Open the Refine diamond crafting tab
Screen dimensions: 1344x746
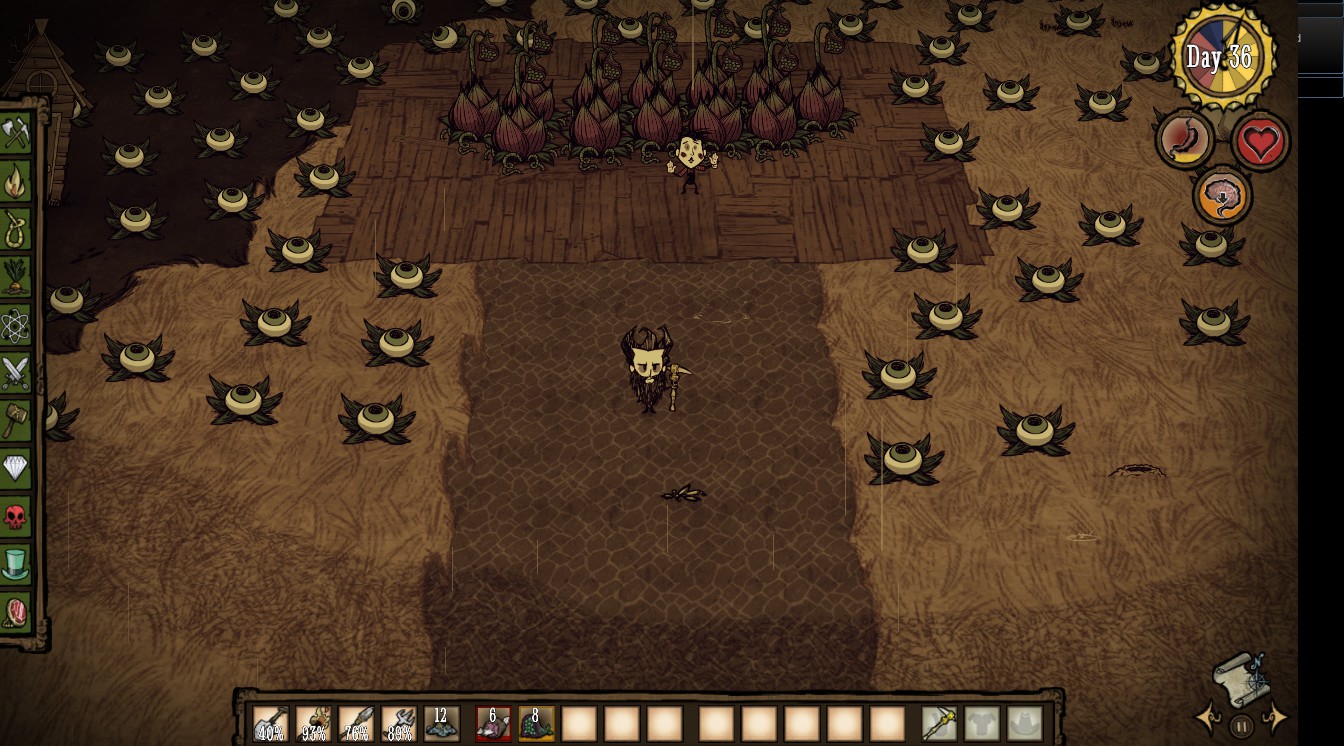pyautogui.click(x=16, y=468)
